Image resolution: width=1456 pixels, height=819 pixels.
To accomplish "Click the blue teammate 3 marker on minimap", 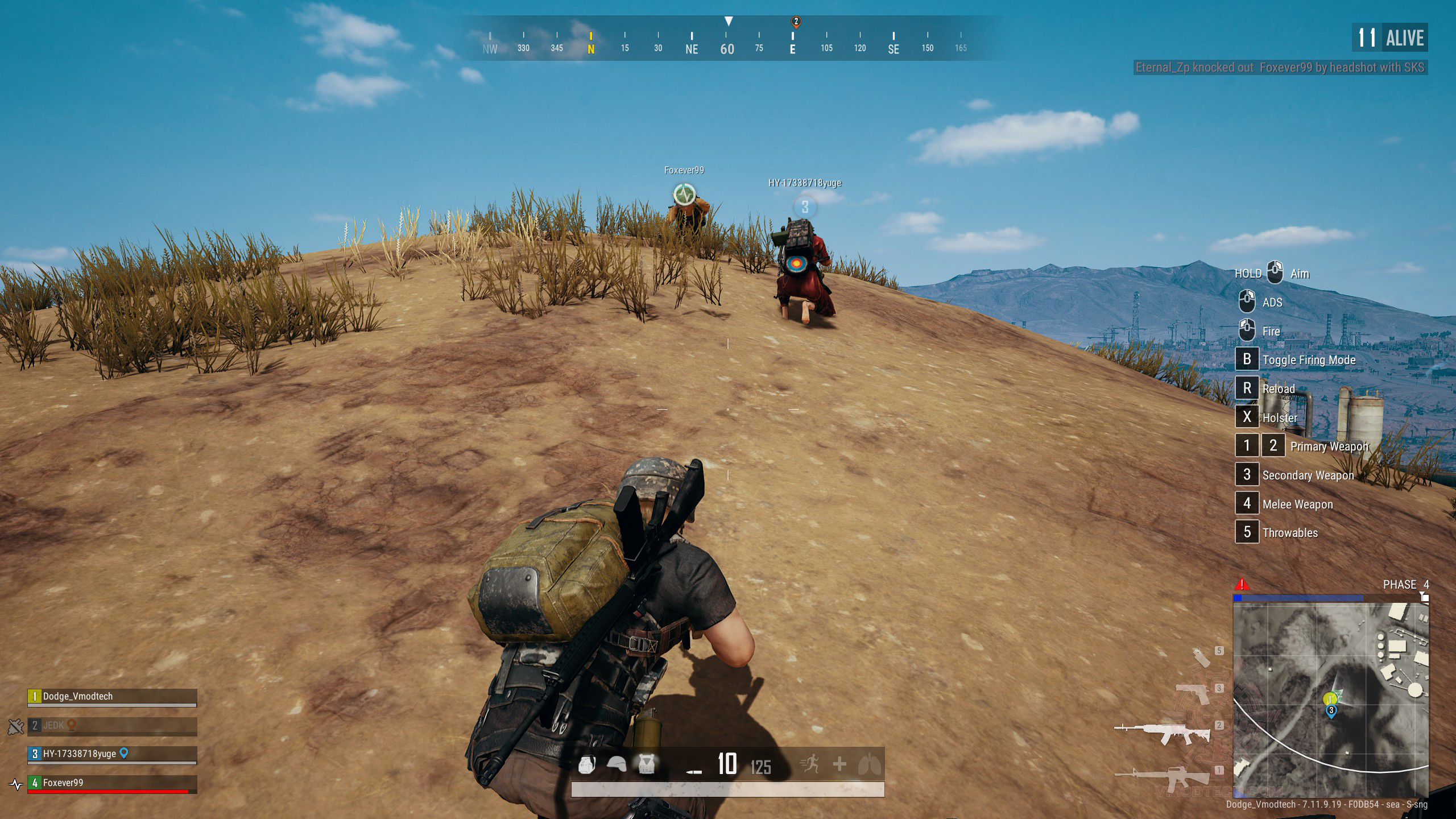I will [x=1331, y=711].
